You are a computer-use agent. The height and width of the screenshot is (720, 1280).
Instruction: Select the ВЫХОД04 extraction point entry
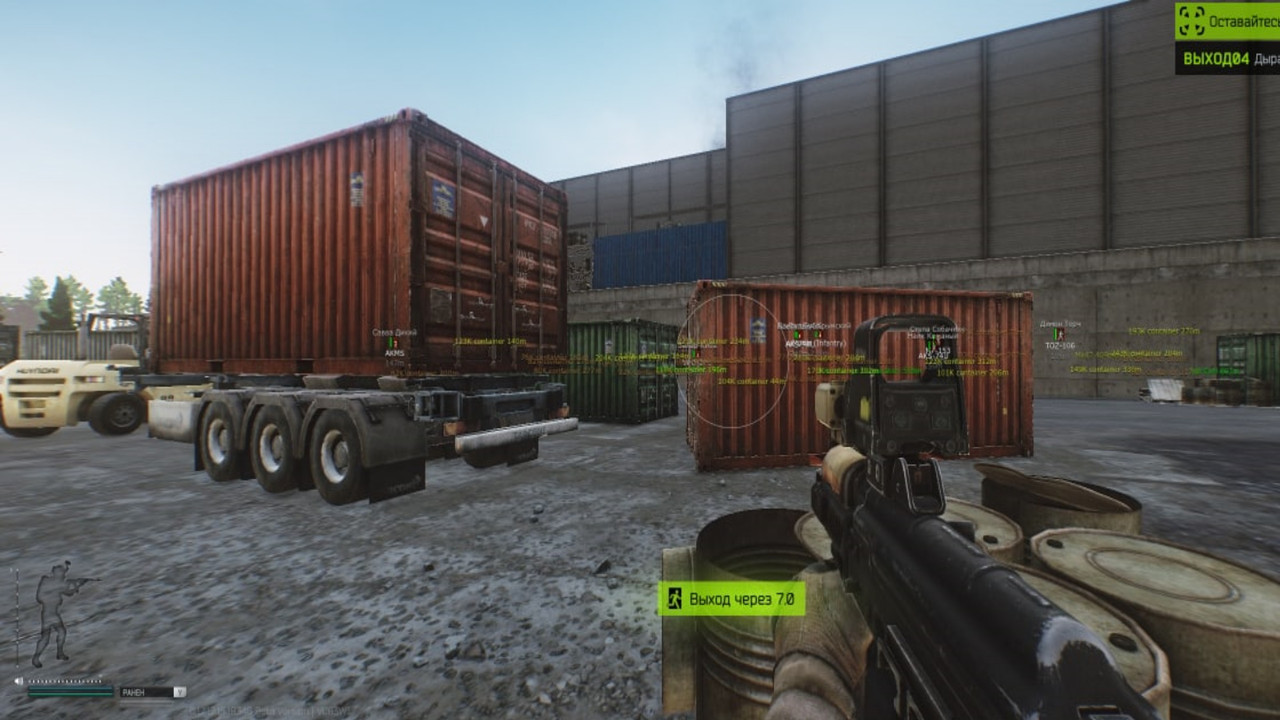(1227, 59)
